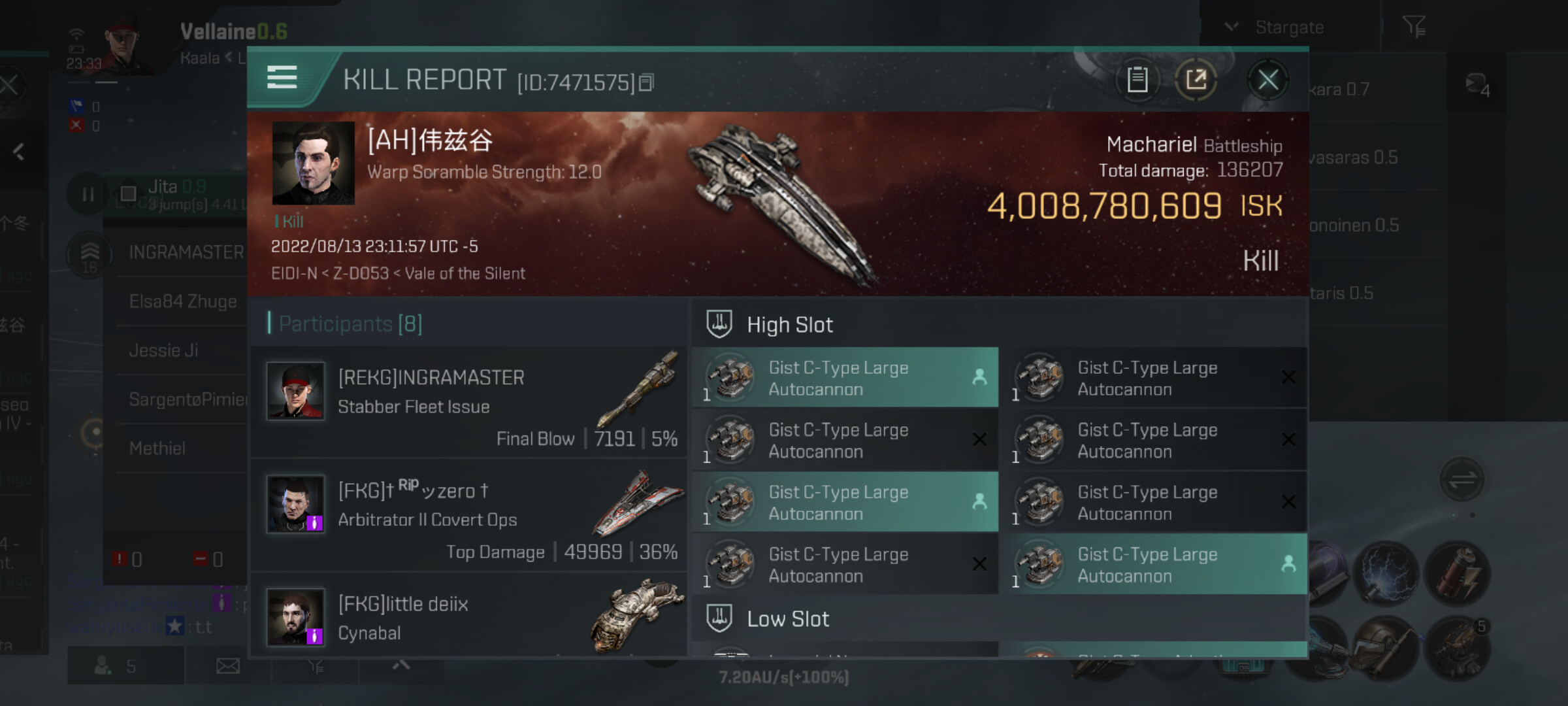The image size is (1568, 706).
Task: Open the clipboard notes icon
Action: (x=1137, y=80)
